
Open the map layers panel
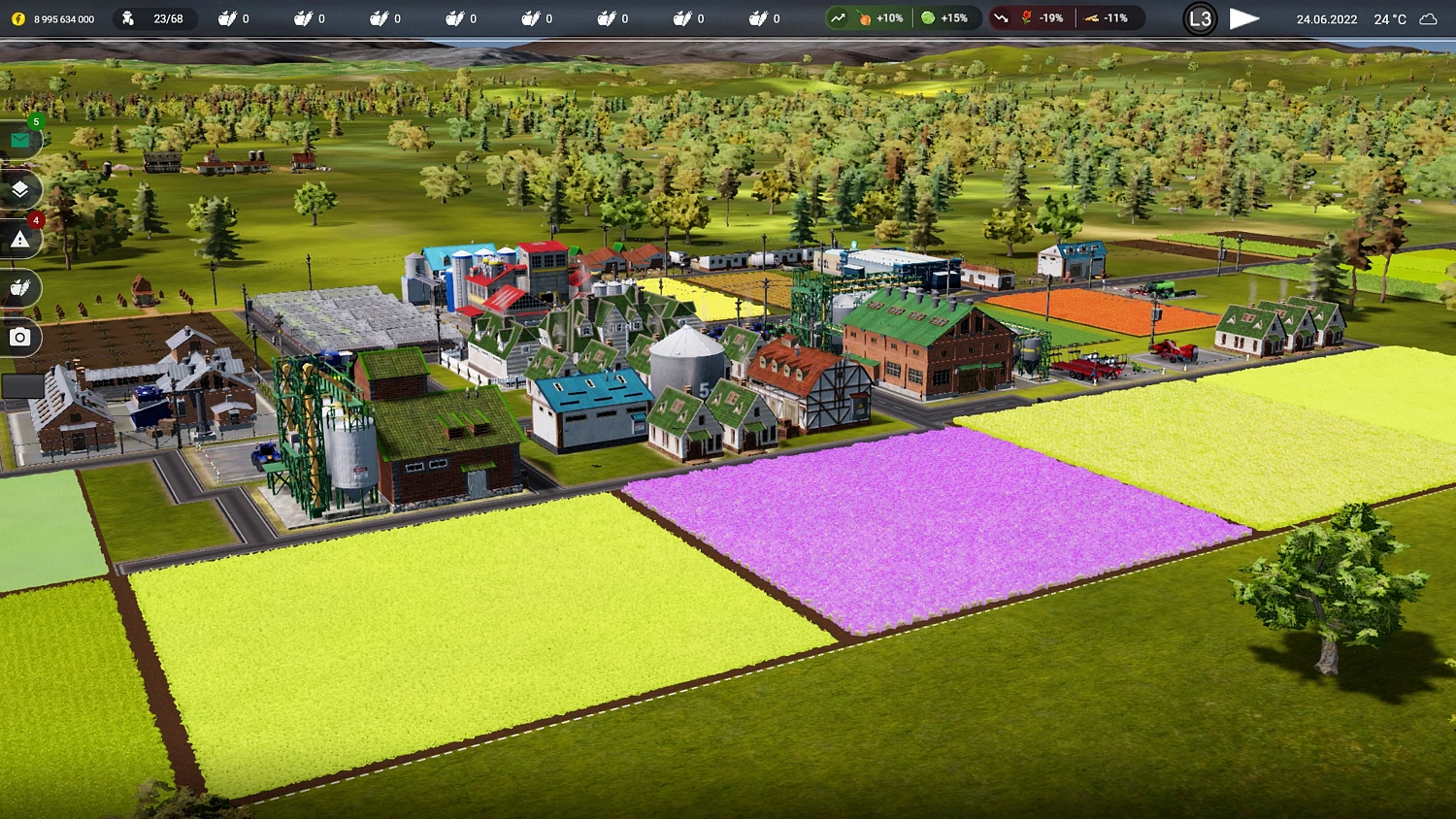tap(19, 189)
